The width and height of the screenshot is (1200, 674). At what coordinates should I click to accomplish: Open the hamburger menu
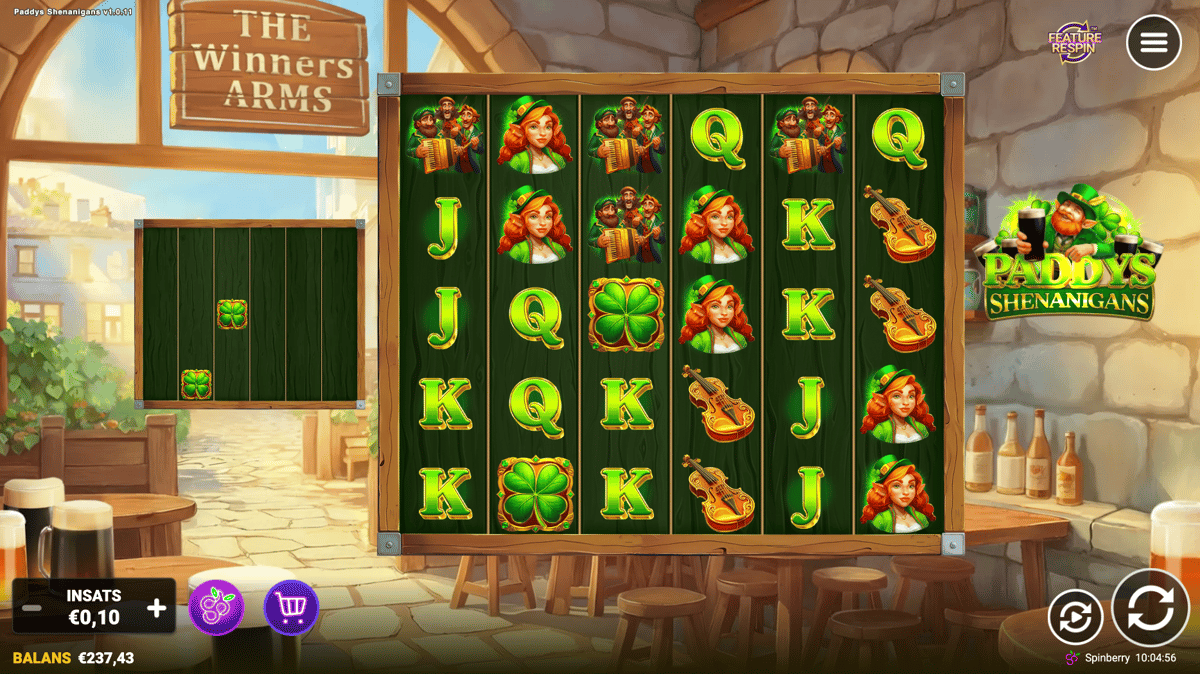(1153, 43)
